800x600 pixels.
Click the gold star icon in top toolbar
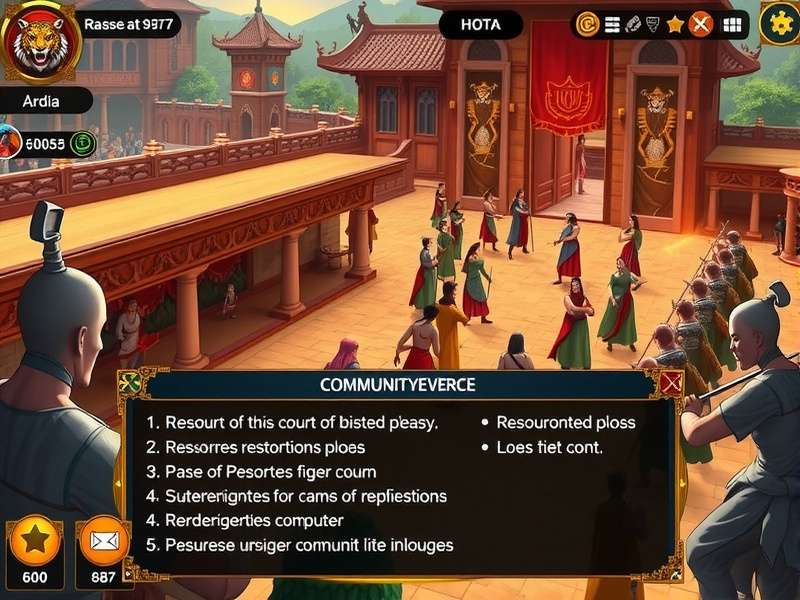pyautogui.click(x=676, y=24)
